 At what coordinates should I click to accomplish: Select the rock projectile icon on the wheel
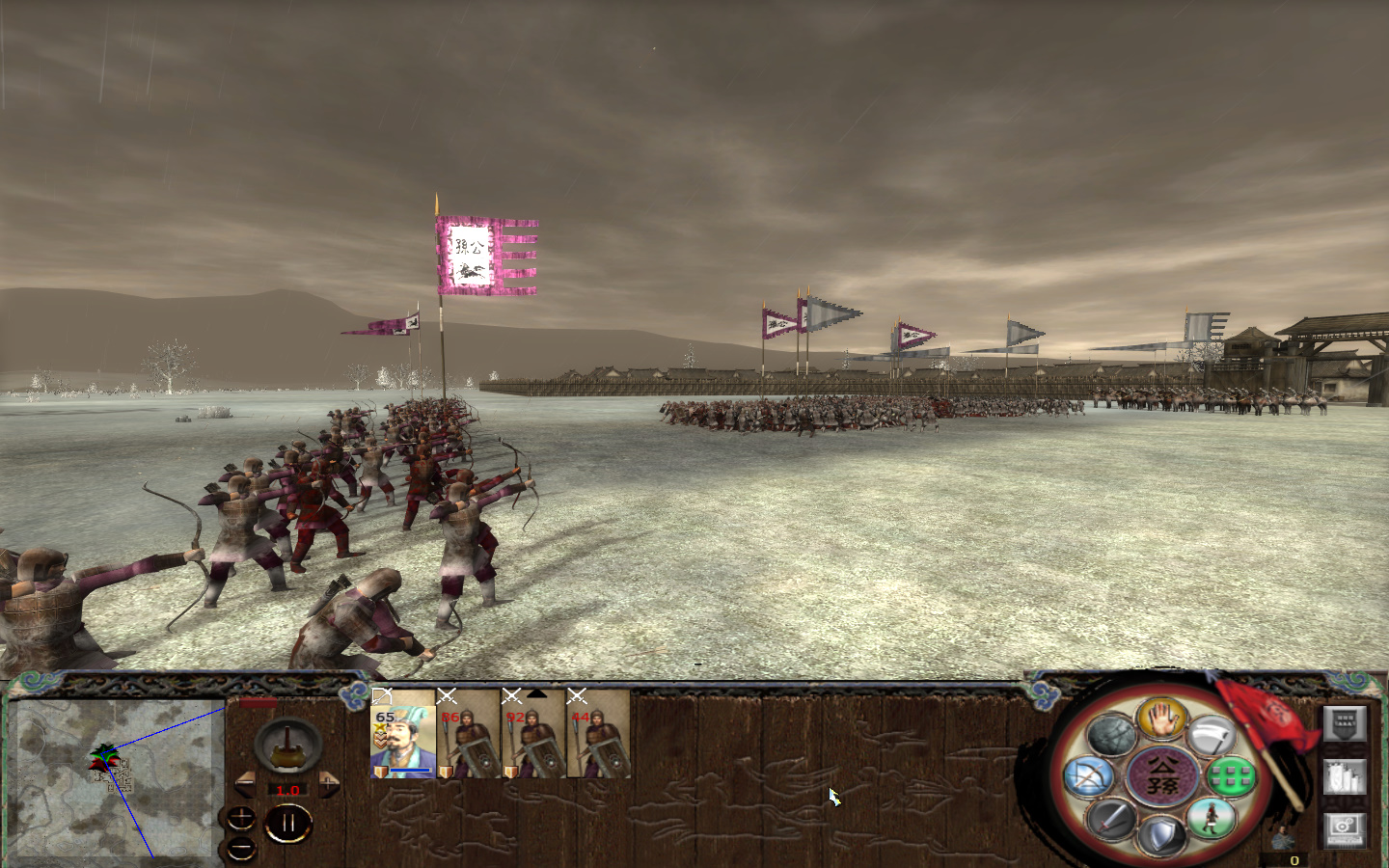pos(1113,734)
